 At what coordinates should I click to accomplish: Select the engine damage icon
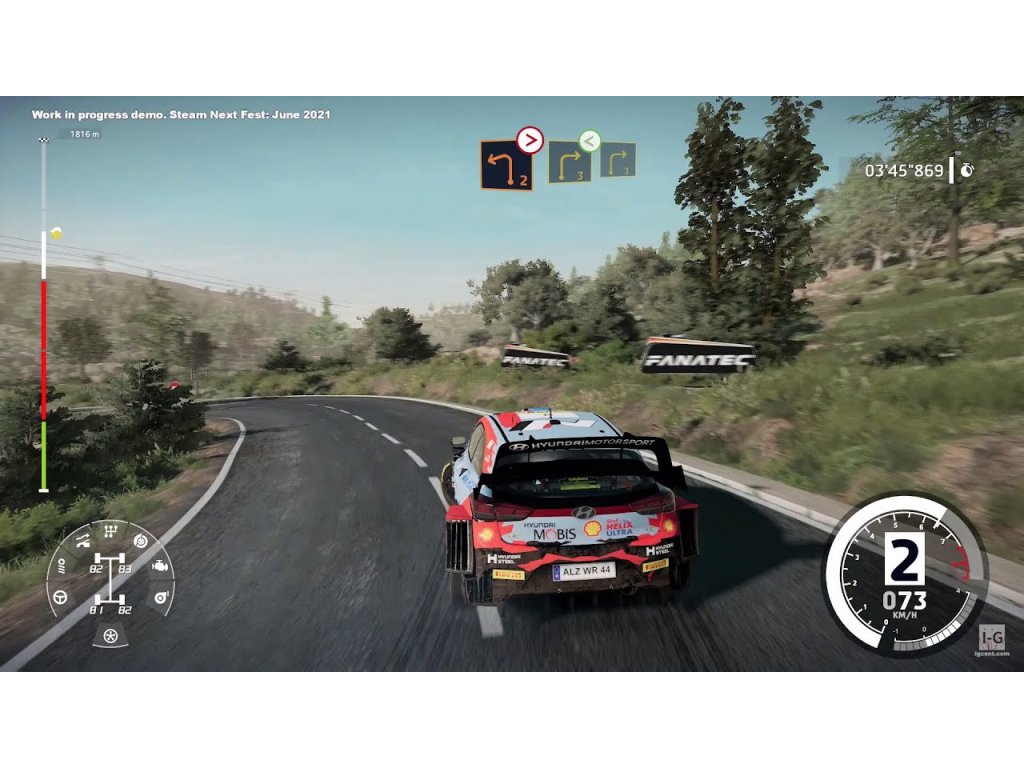pos(159,568)
